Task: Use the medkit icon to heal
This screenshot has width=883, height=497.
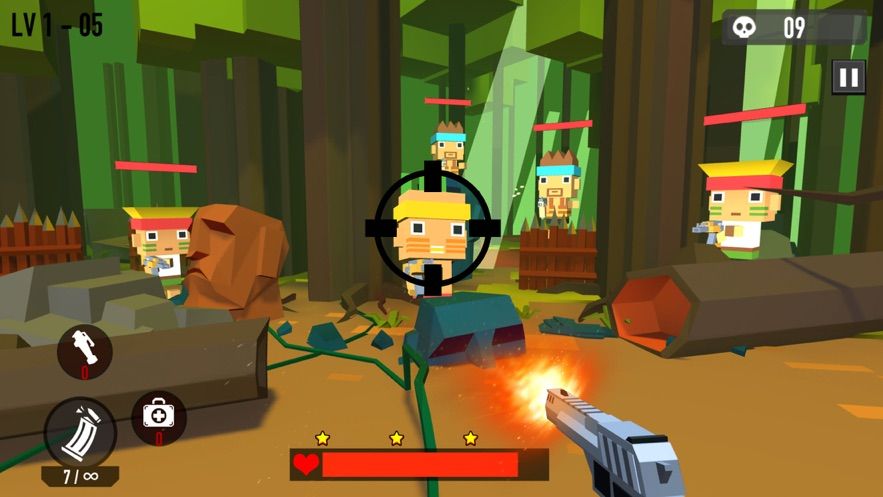Action: click(x=159, y=416)
